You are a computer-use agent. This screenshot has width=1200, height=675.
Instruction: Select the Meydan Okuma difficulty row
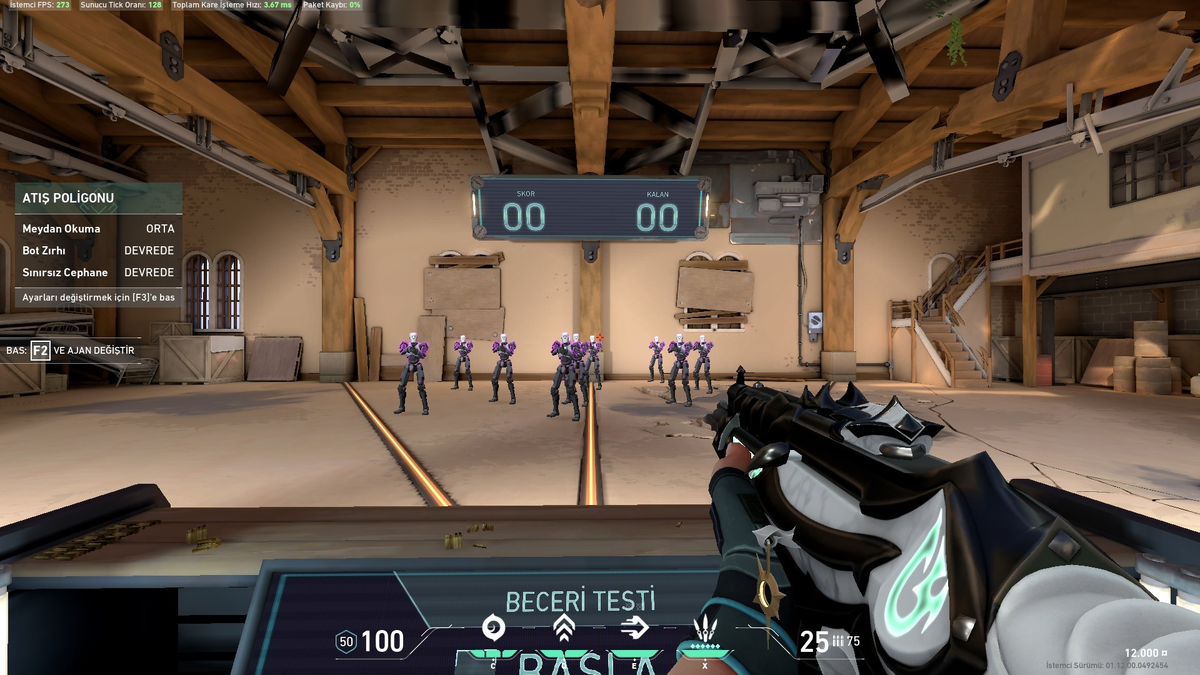click(98, 229)
